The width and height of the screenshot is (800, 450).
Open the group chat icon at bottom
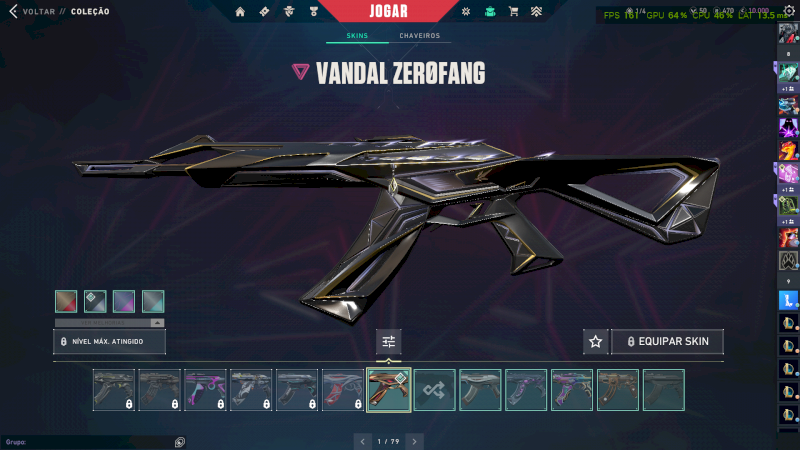pyautogui.click(x=179, y=441)
